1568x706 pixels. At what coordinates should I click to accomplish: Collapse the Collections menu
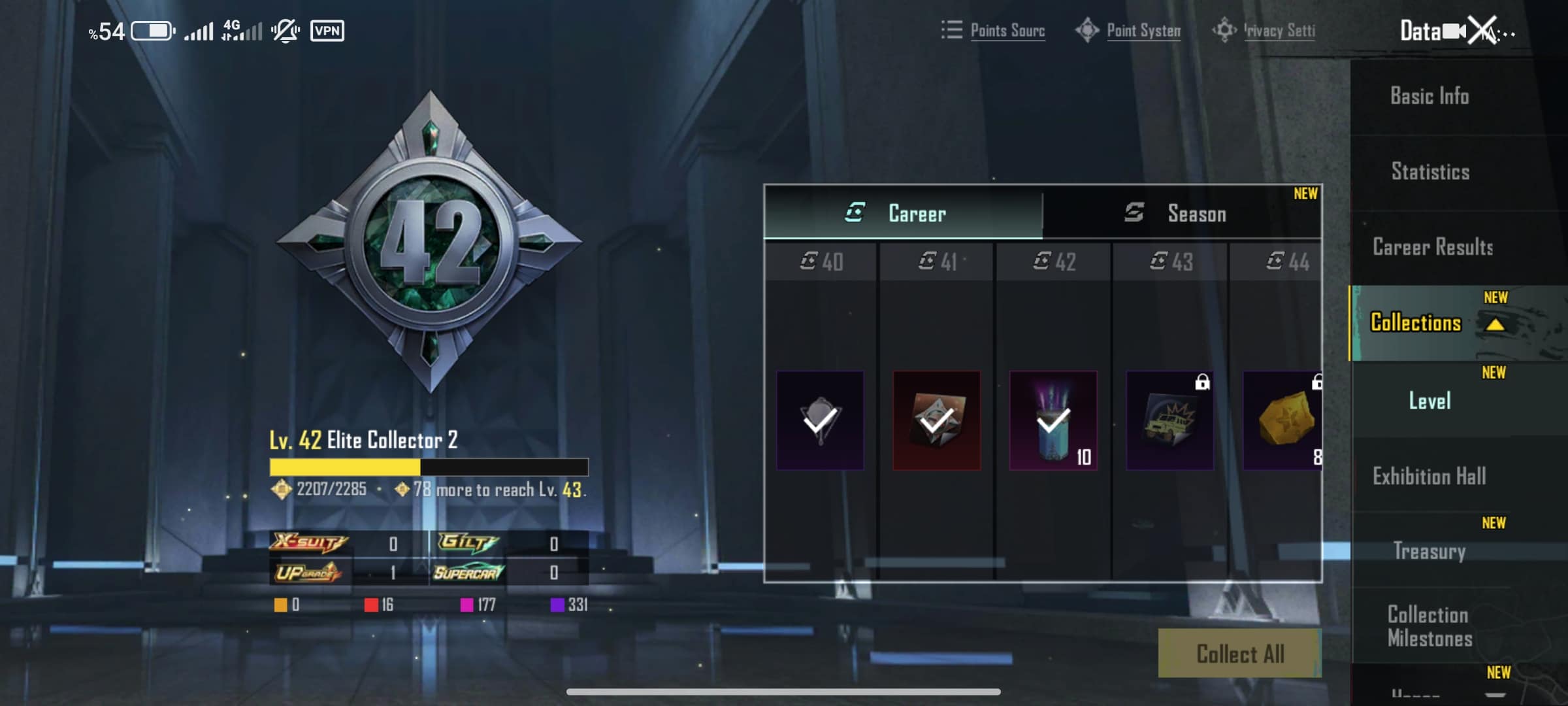tap(1495, 324)
